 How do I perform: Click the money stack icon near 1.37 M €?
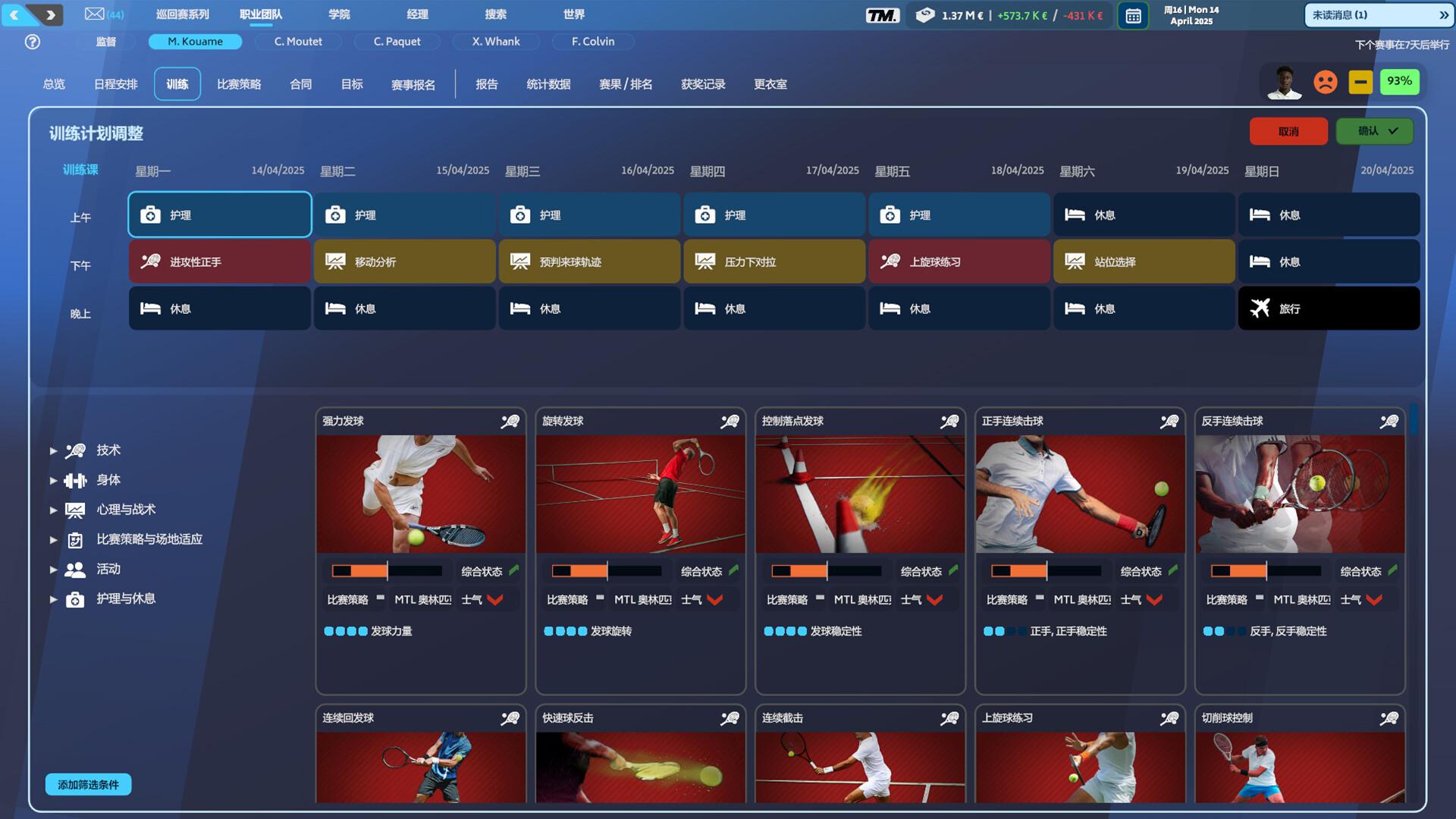point(926,14)
